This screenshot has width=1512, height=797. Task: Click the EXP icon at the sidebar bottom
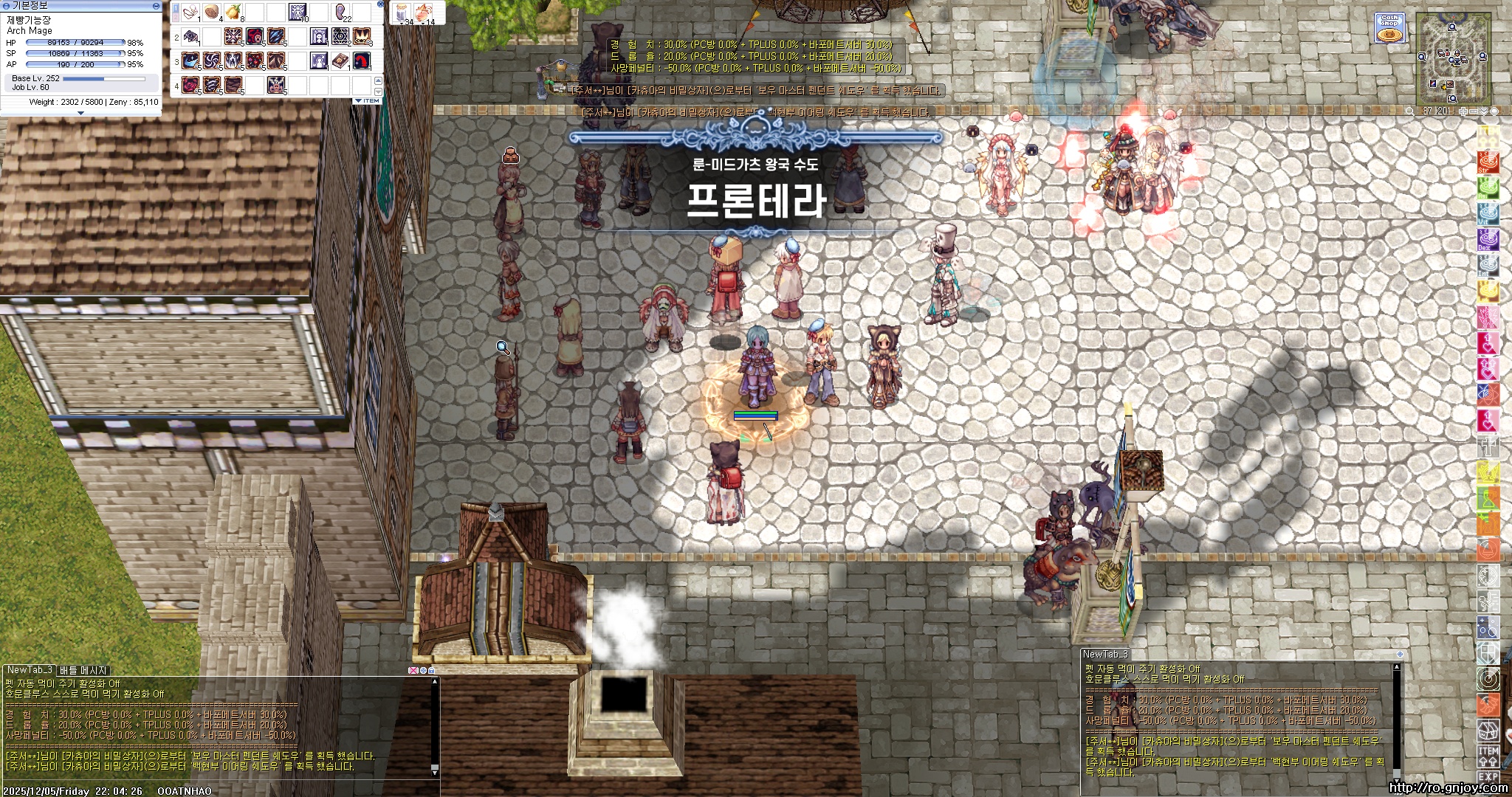(x=1488, y=777)
